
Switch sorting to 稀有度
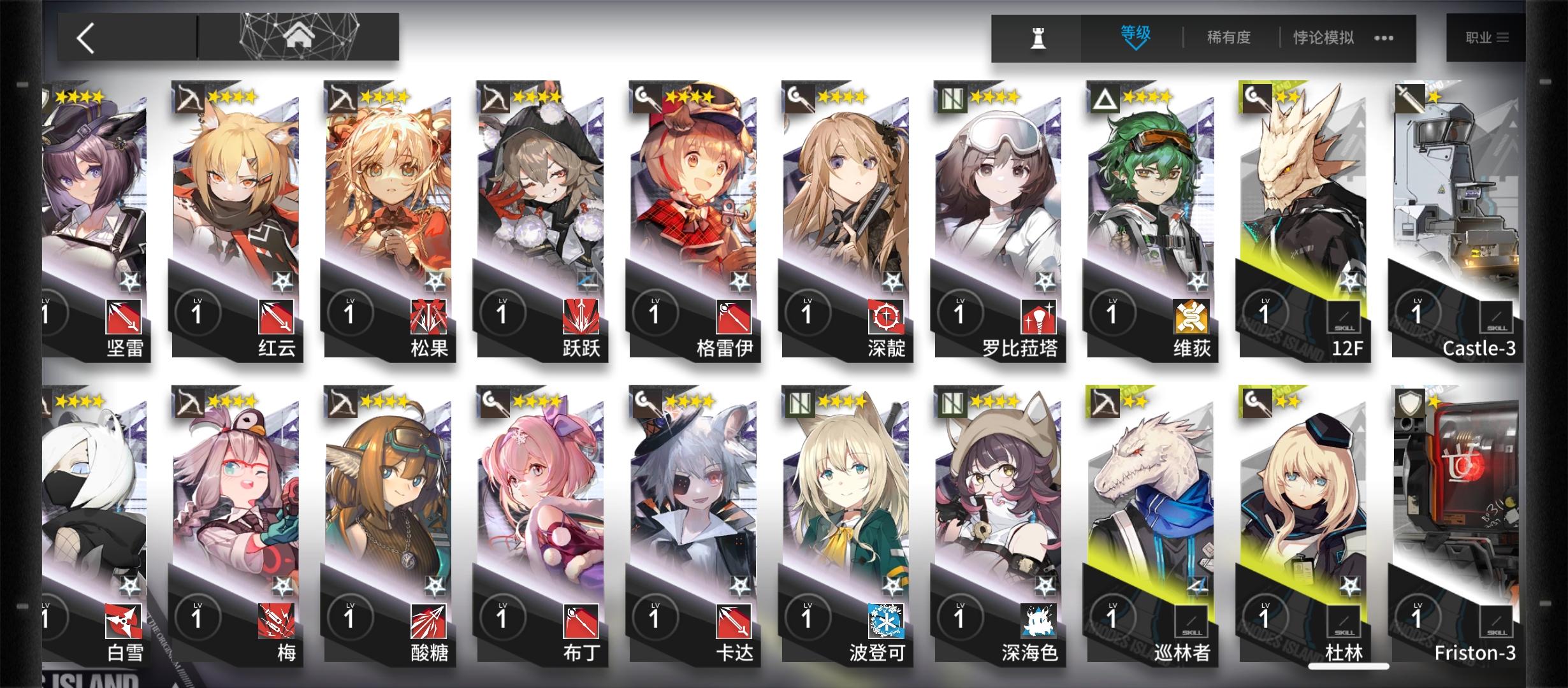(x=1229, y=37)
